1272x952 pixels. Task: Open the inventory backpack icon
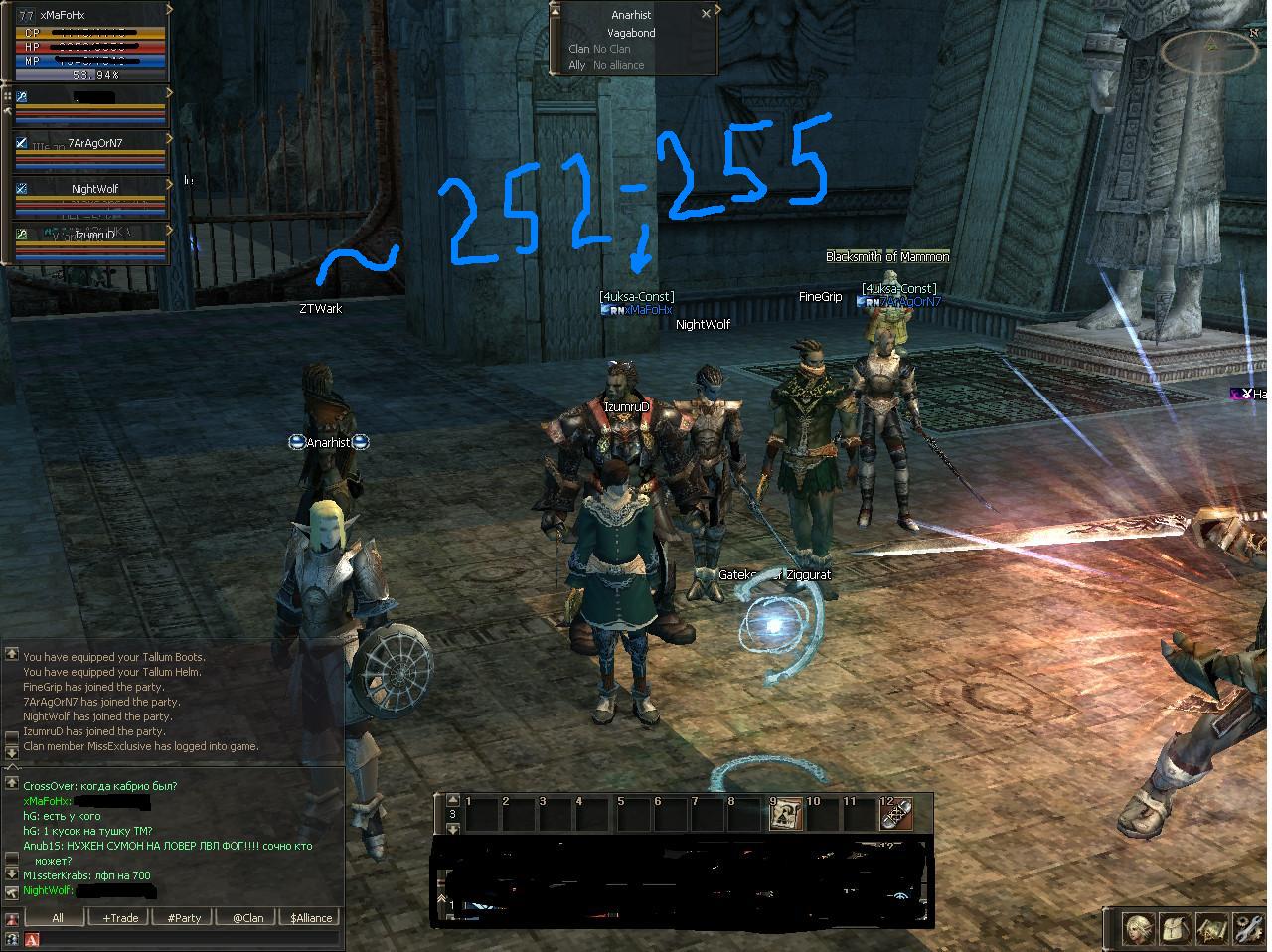click(1176, 929)
